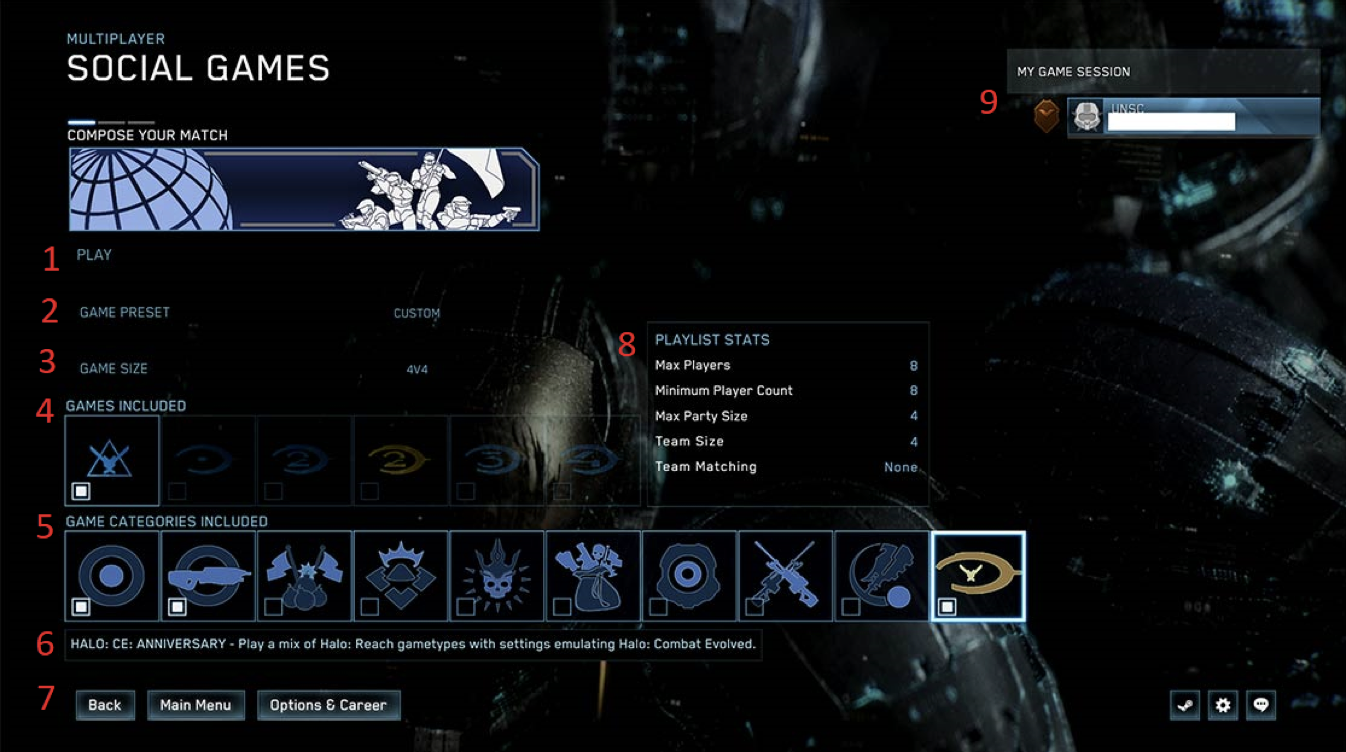Open the gear settings icon
This screenshot has height=752, width=1346.
tap(1223, 705)
